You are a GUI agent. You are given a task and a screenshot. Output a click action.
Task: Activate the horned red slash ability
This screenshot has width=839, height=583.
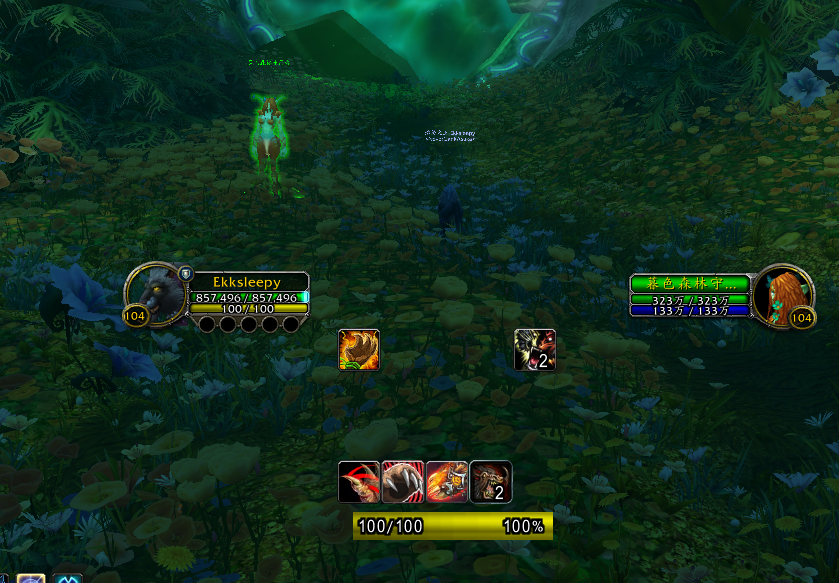(358, 481)
